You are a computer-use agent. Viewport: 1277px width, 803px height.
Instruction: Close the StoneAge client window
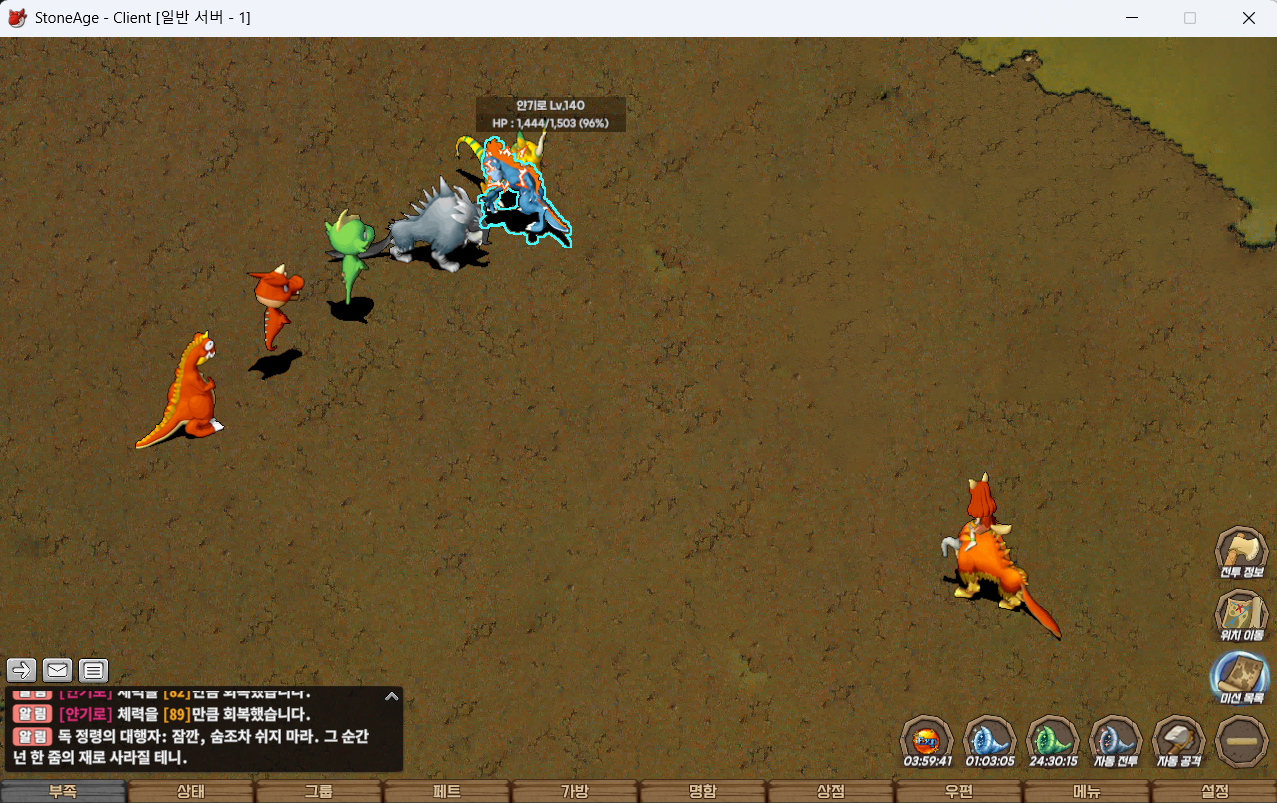coord(1248,18)
